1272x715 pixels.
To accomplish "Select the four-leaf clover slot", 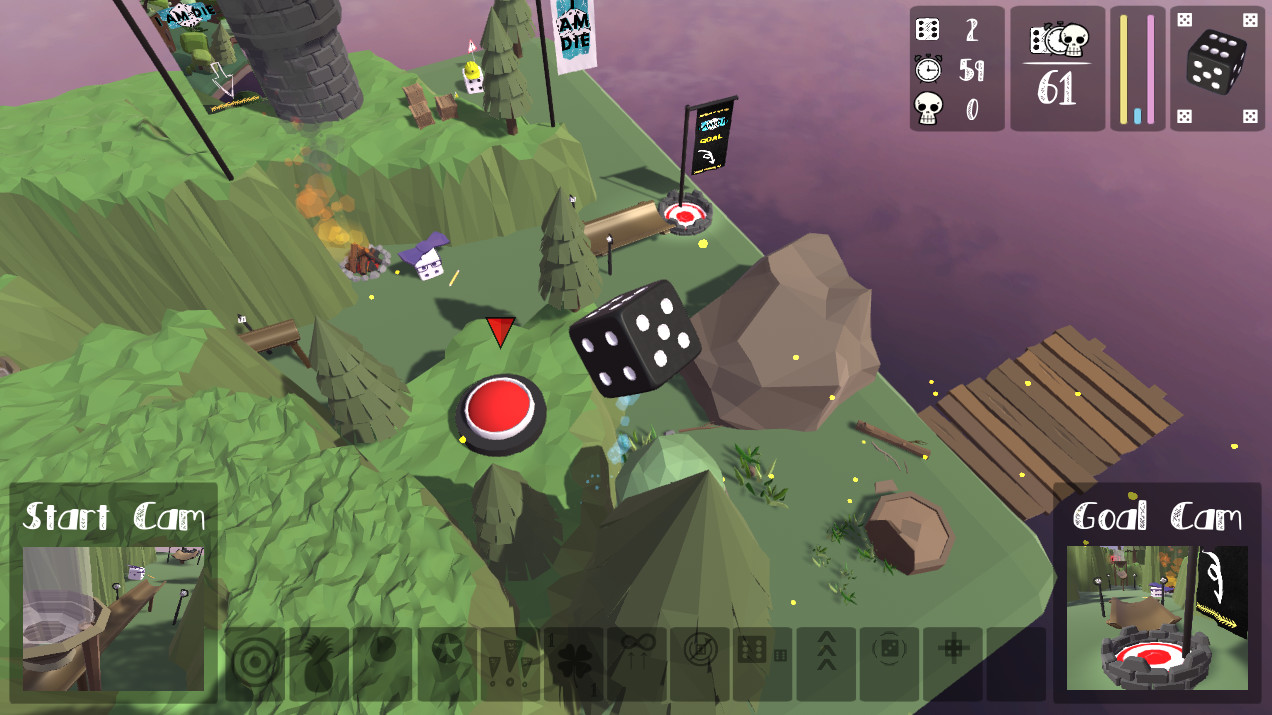I will pos(574,663).
